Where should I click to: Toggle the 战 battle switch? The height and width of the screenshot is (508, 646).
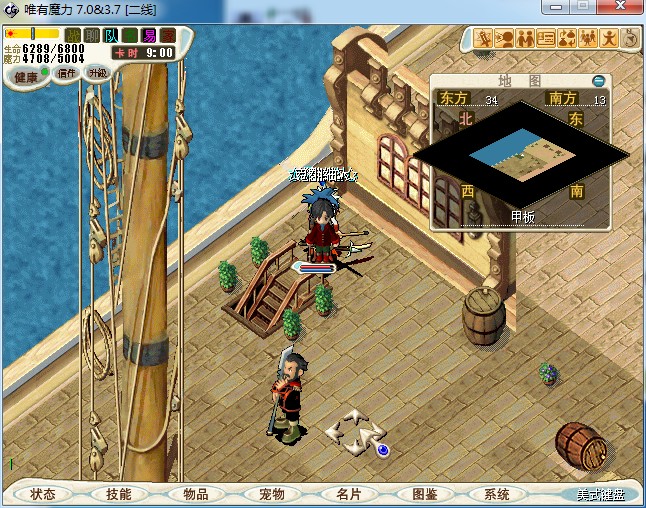click(x=73, y=35)
